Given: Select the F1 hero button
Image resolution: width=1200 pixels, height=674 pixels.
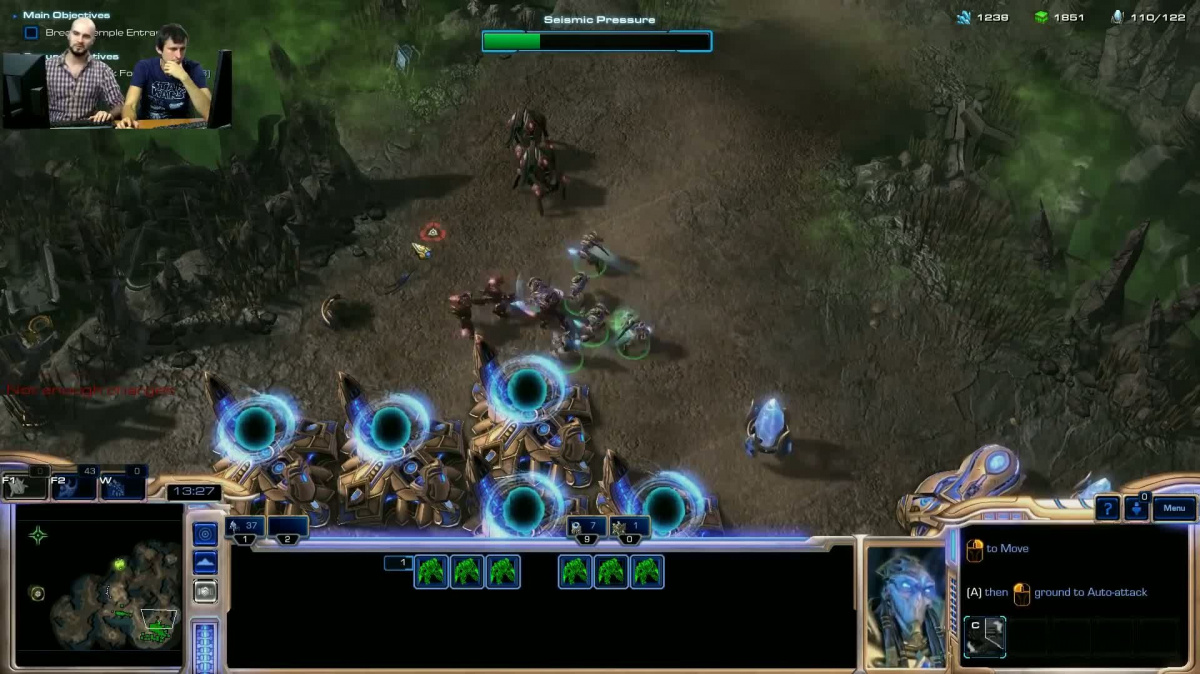Looking at the screenshot, I should pyautogui.click(x=26, y=486).
